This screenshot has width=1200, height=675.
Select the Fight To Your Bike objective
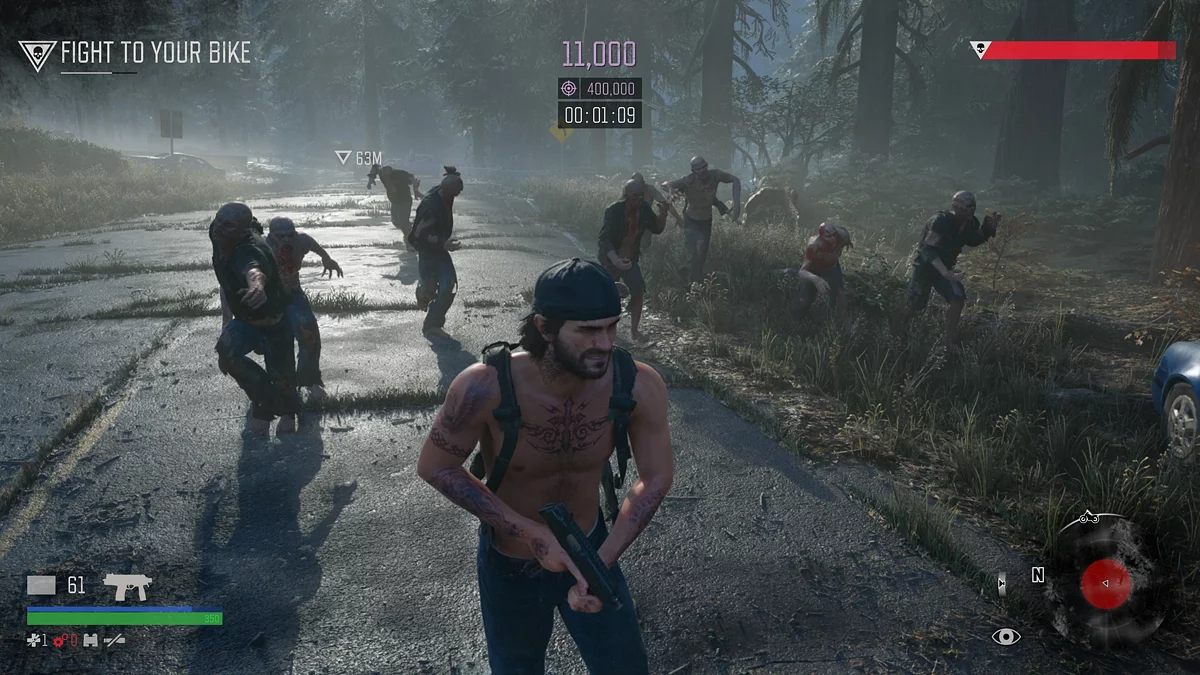tap(155, 54)
